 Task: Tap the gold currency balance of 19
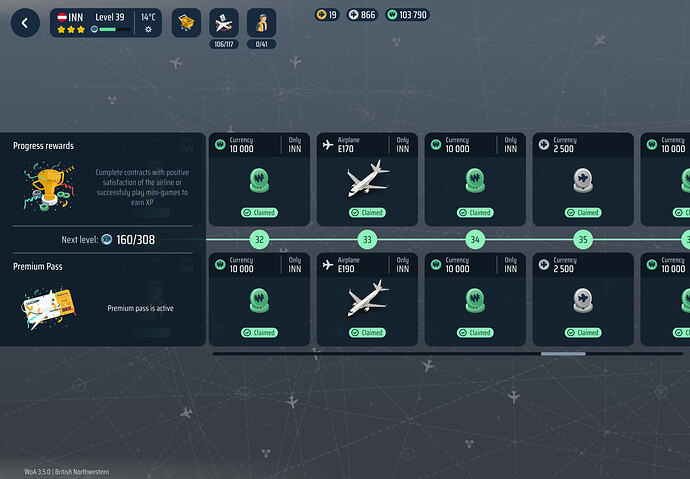[327, 15]
